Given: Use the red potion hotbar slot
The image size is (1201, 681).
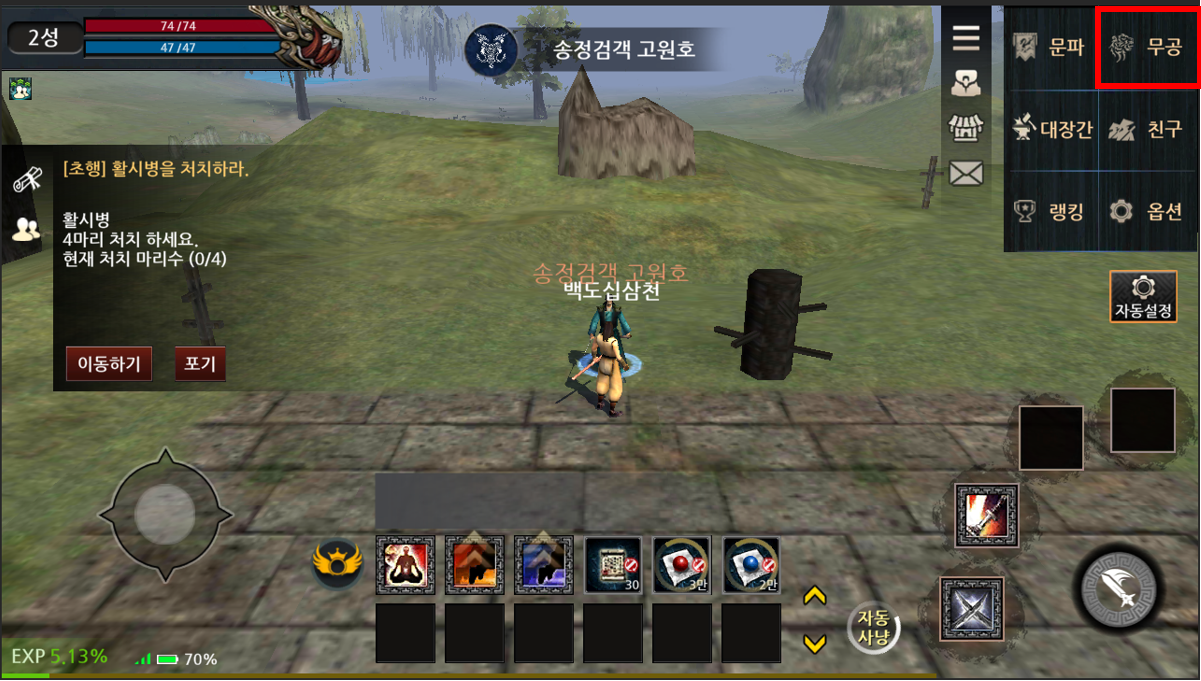Looking at the screenshot, I should (681, 565).
